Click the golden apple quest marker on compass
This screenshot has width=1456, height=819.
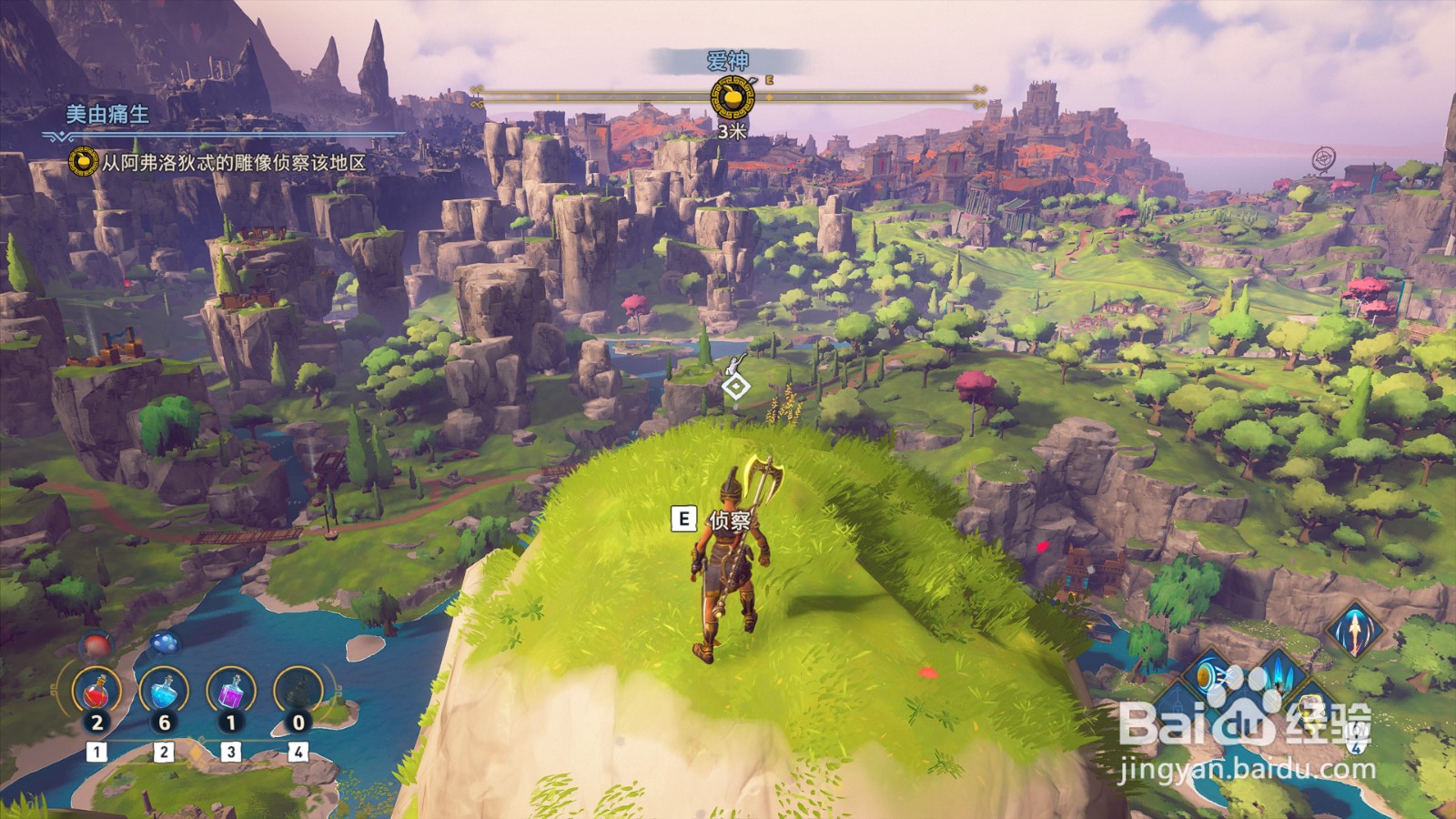pos(732,96)
